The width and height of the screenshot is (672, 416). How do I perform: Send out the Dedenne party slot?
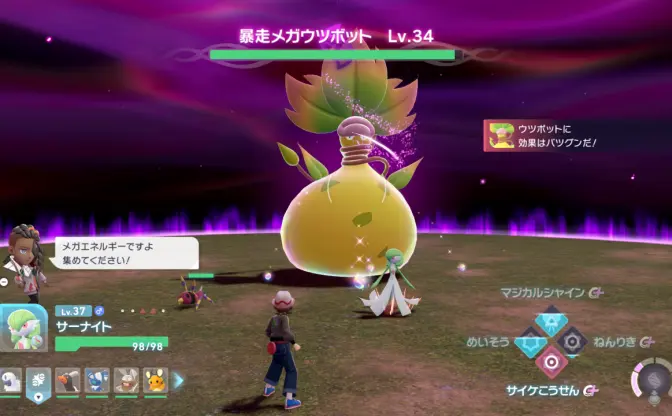tap(154, 379)
